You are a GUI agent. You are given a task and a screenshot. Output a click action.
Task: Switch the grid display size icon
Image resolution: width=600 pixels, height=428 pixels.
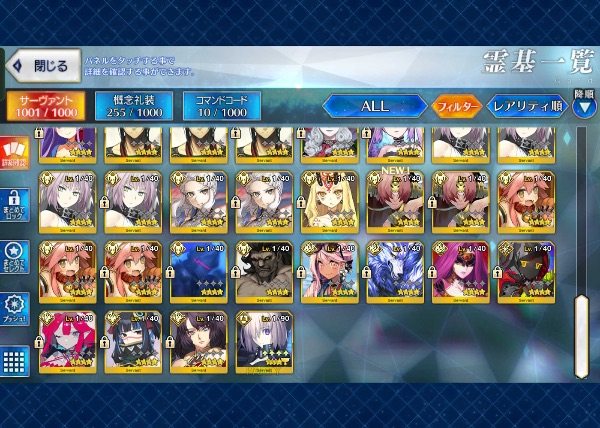[x=14, y=360]
